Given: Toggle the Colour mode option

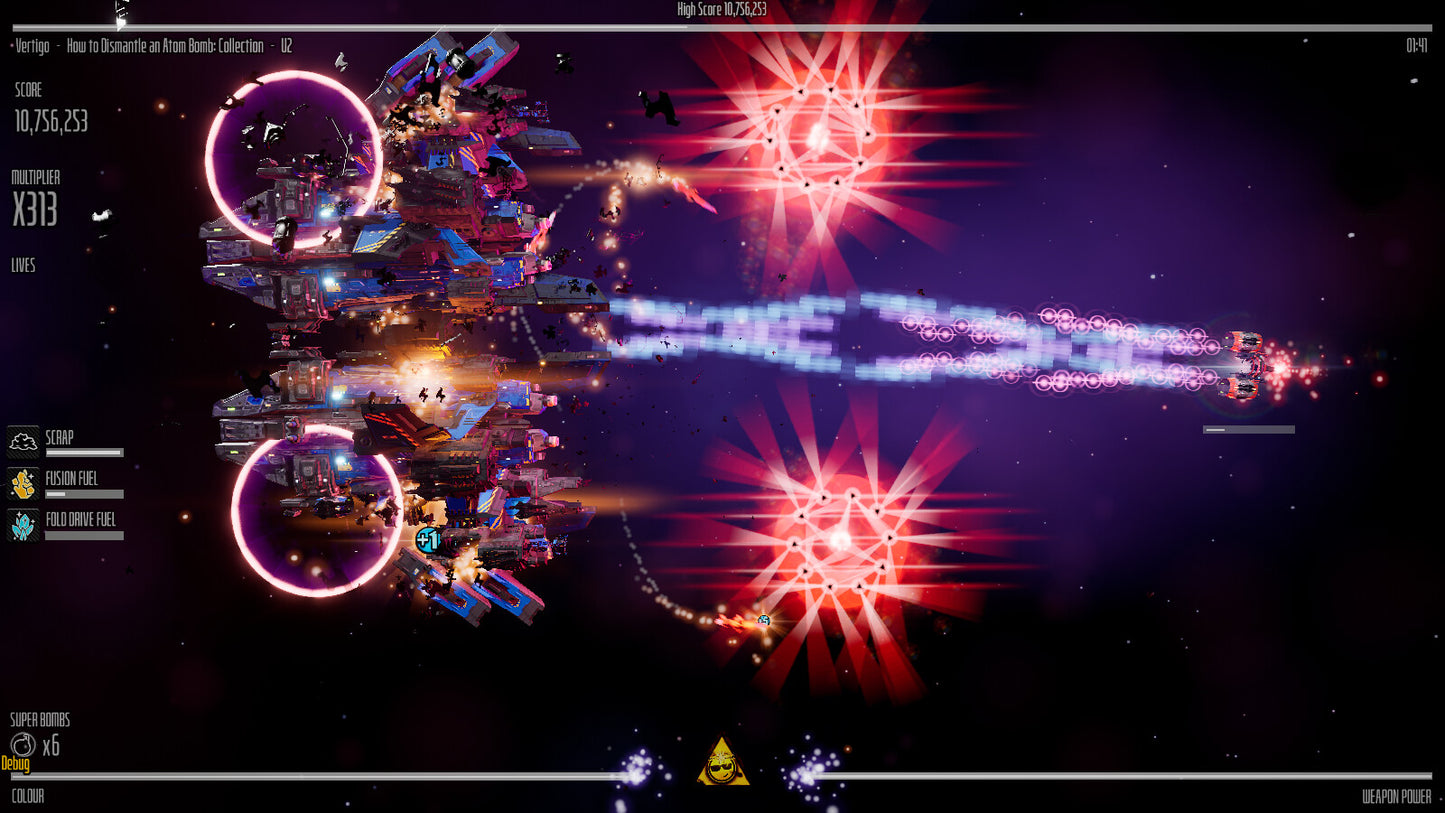Looking at the screenshot, I should (27, 797).
